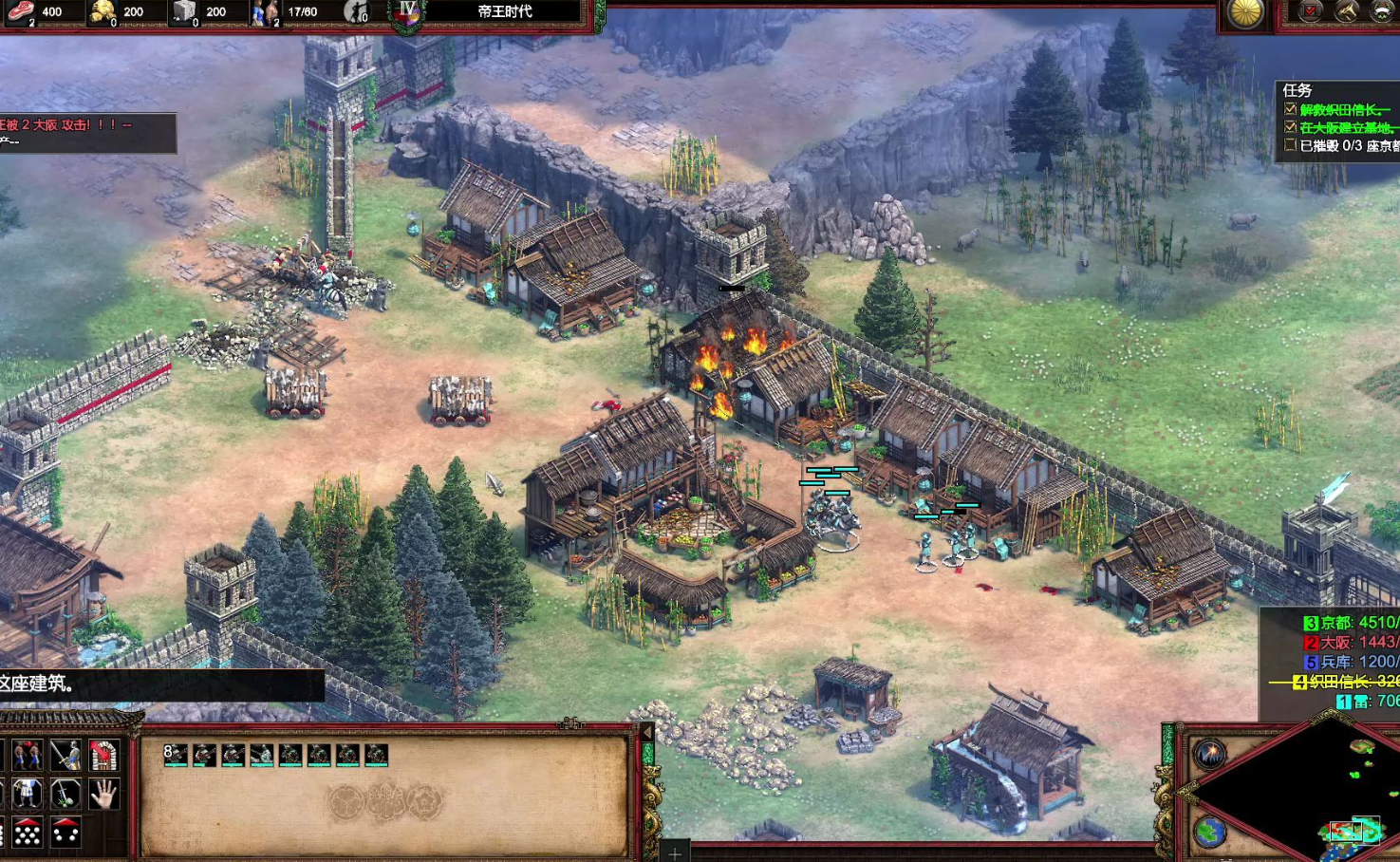Image resolution: width=1400 pixels, height=862 pixels.
Task: Click the unchecked 已摧毁 0/3 objective checkbox
Action: [x=1290, y=145]
